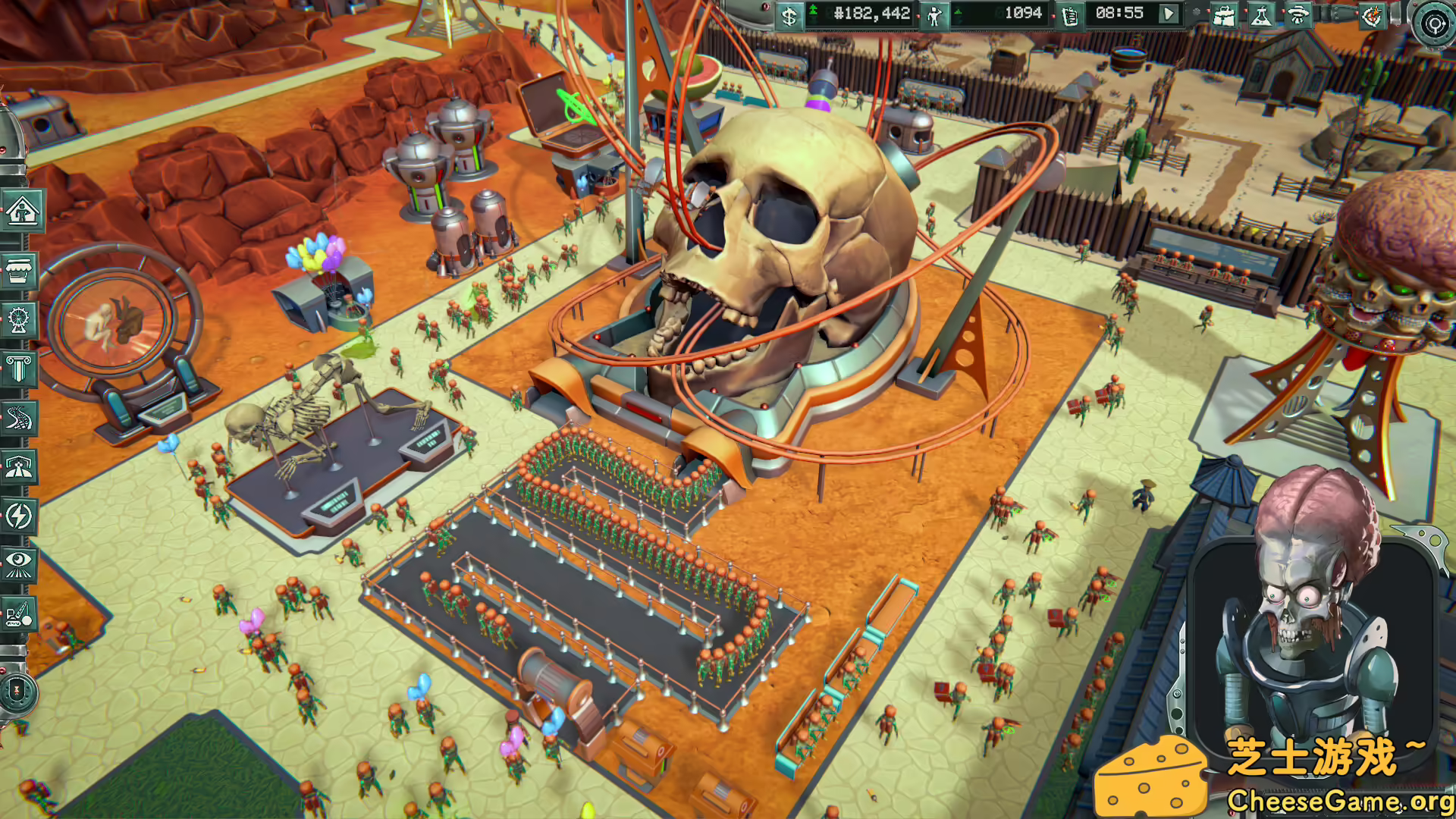
Task: Select the winding path build tool
Action: pos(20,418)
